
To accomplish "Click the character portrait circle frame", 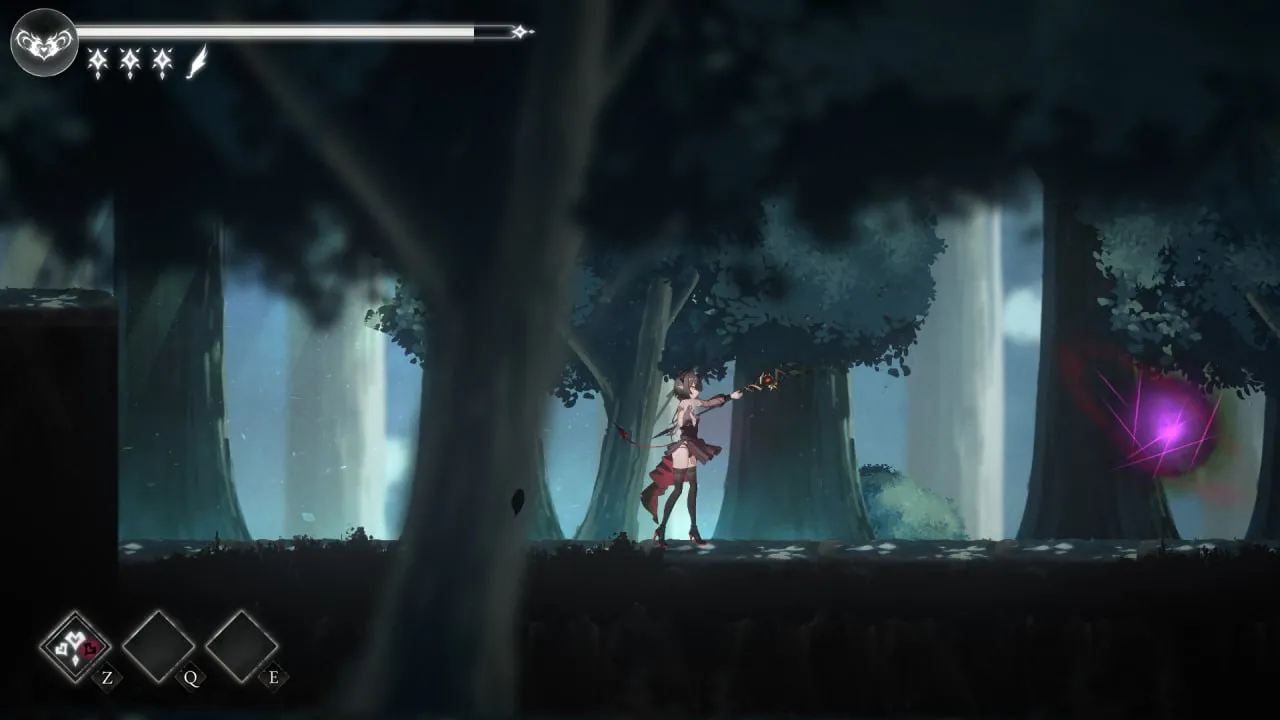I will click(42, 42).
